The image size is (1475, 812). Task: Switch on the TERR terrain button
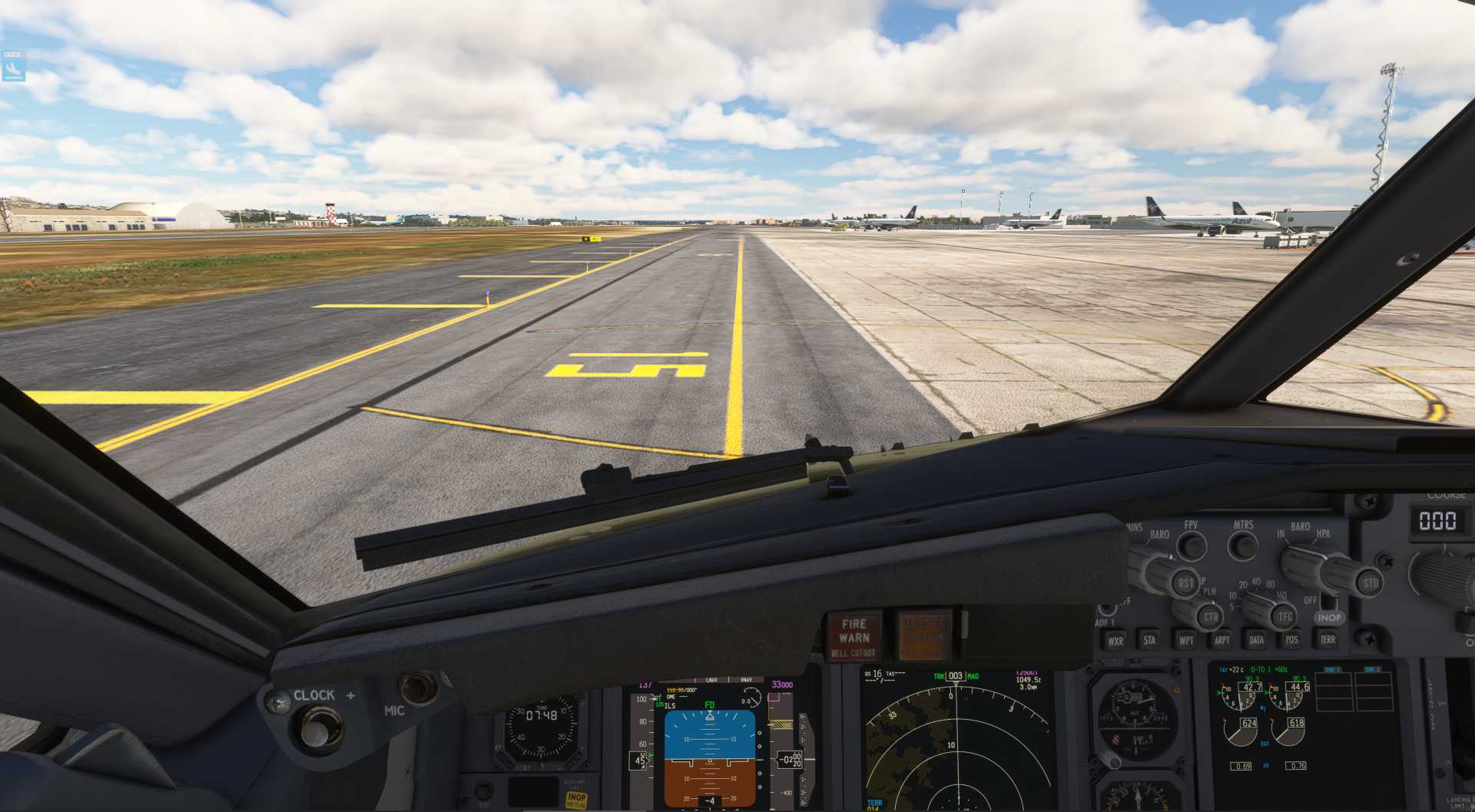1327,640
